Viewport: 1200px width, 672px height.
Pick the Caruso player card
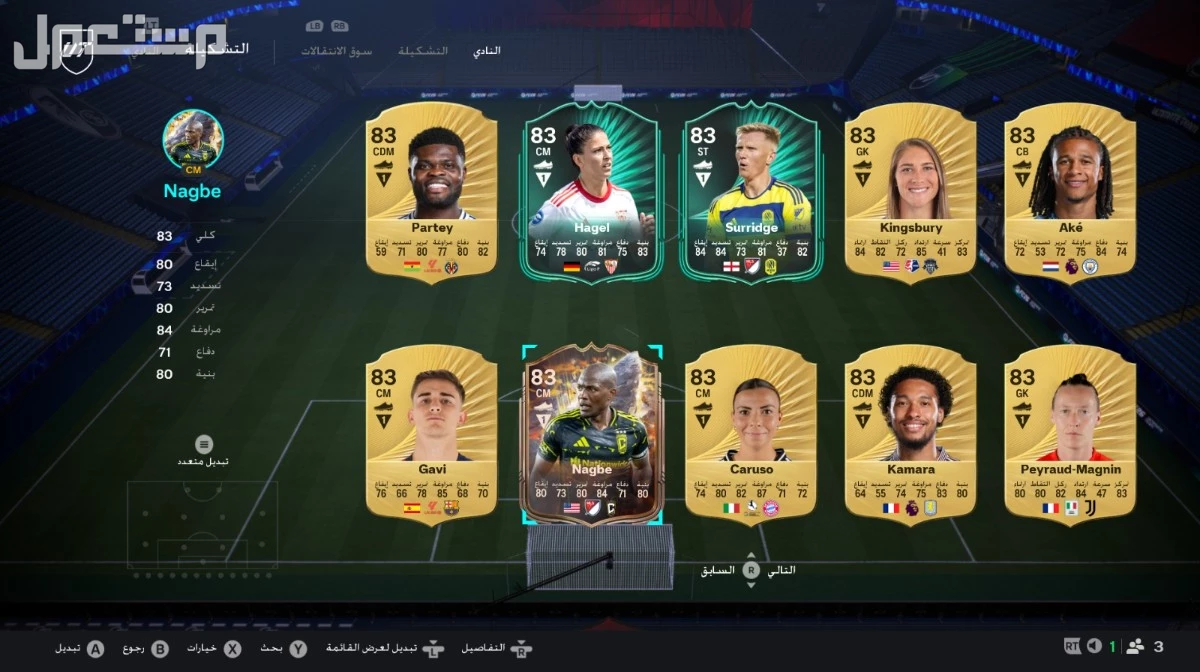[x=751, y=432]
